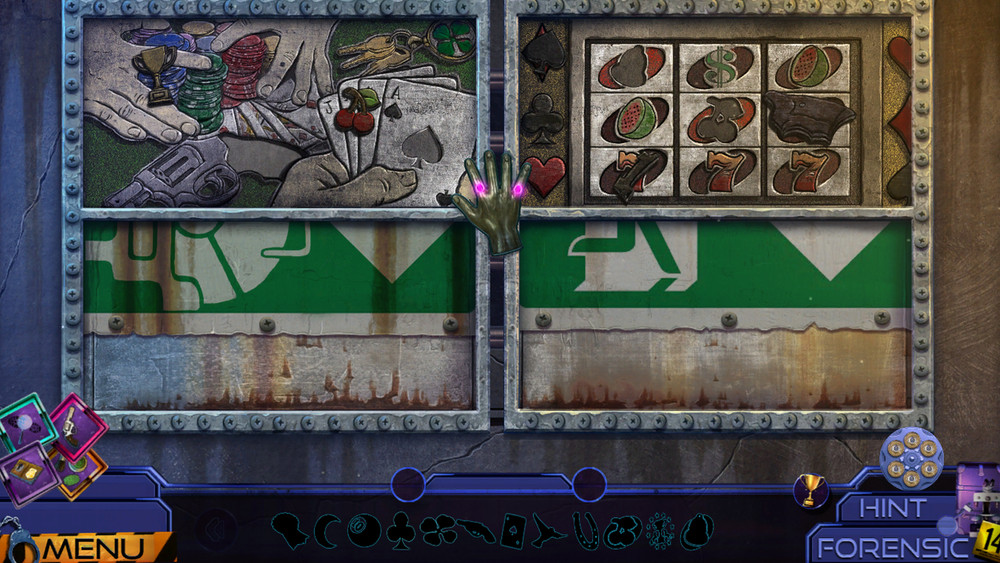1000x563 pixels.
Task: Click the revolver cylinder hint charge
Action: click(x=911, y=457)
